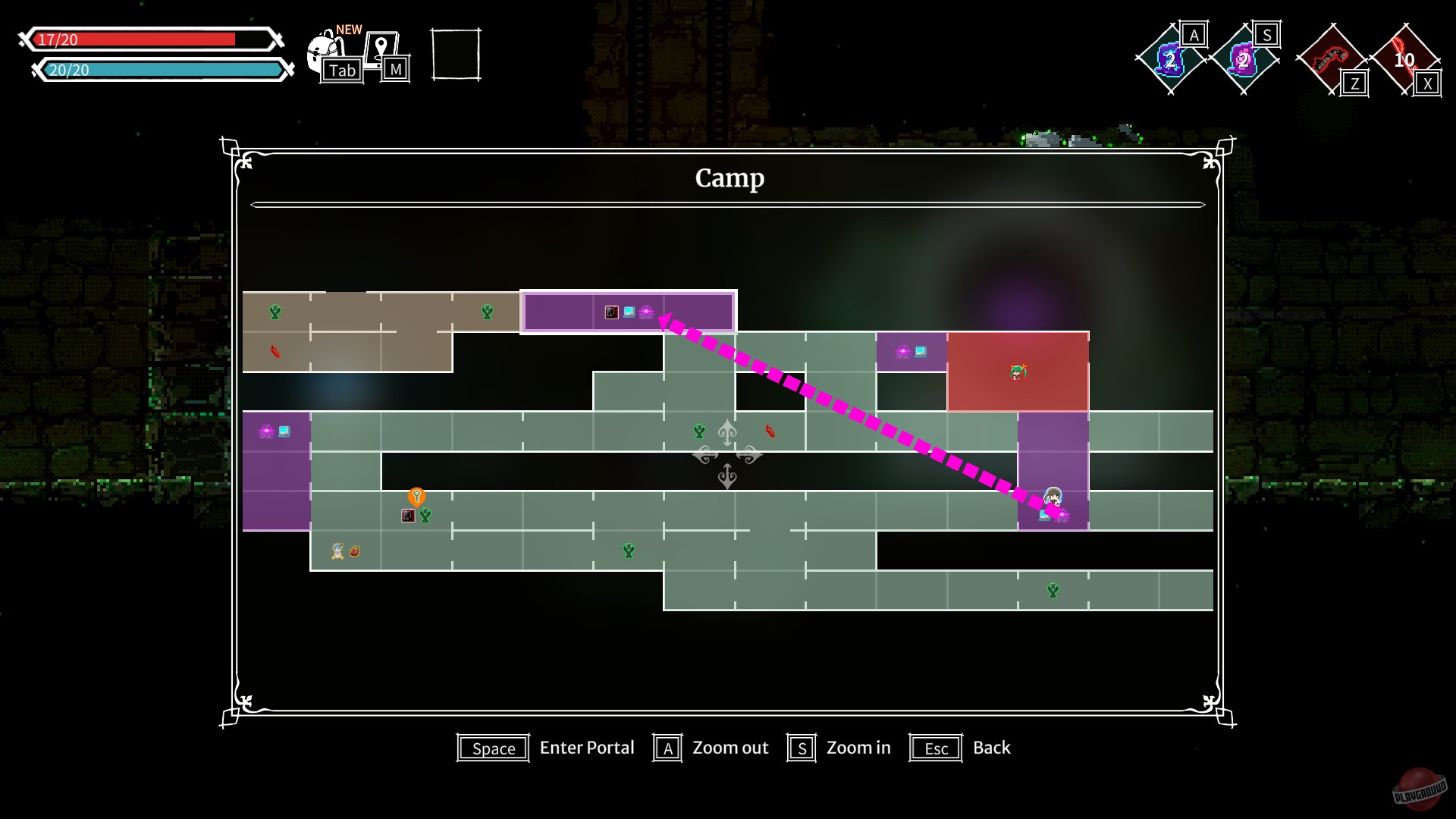Activate Zoom out with the A button

point(667,748)
